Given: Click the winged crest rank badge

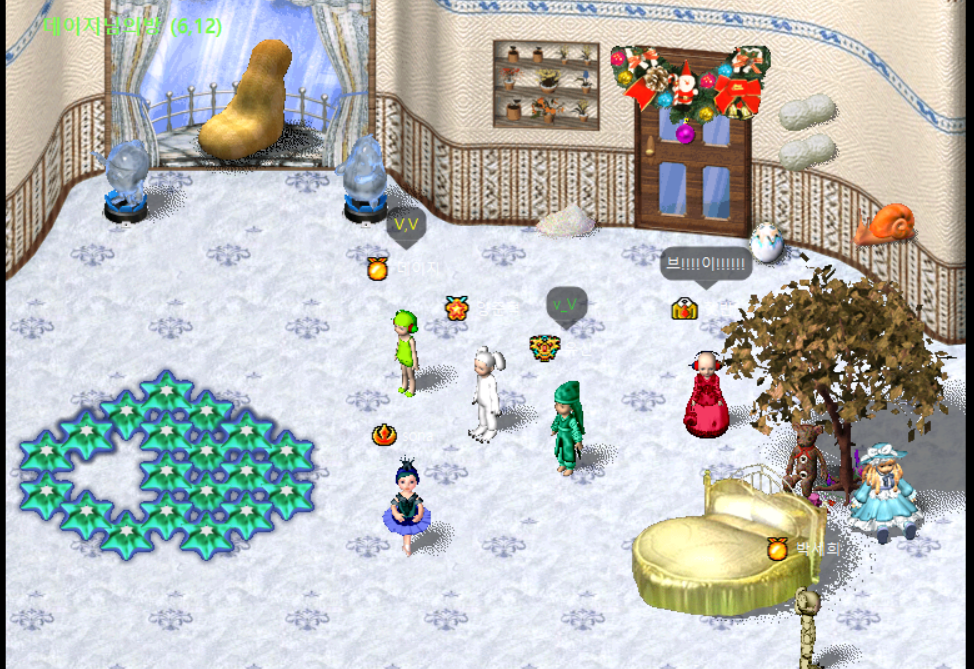Looking at the screenshot, I should coord(545,348).
